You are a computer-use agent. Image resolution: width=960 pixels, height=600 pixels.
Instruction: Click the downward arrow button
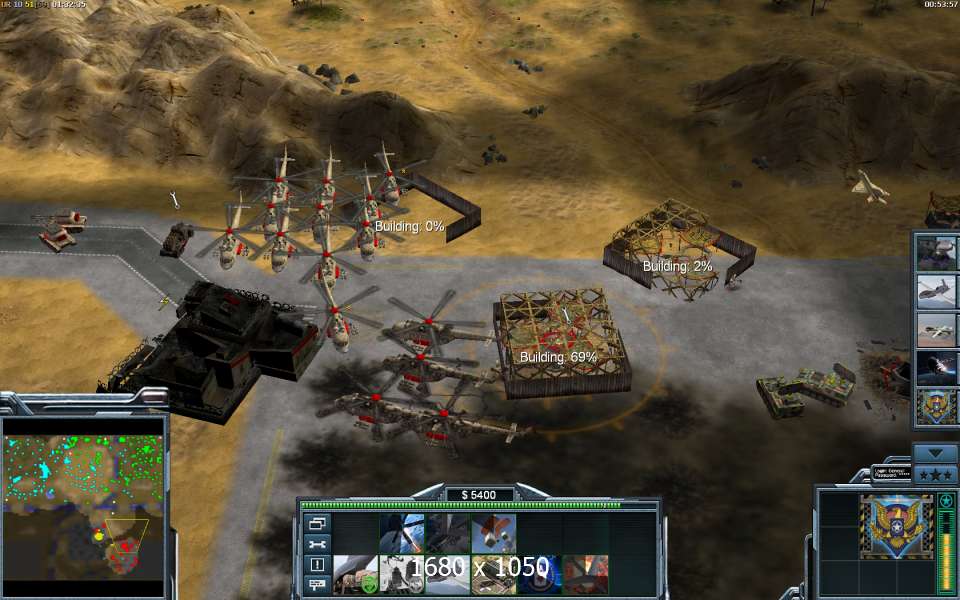pyautogui.click(x=936, y=453)
